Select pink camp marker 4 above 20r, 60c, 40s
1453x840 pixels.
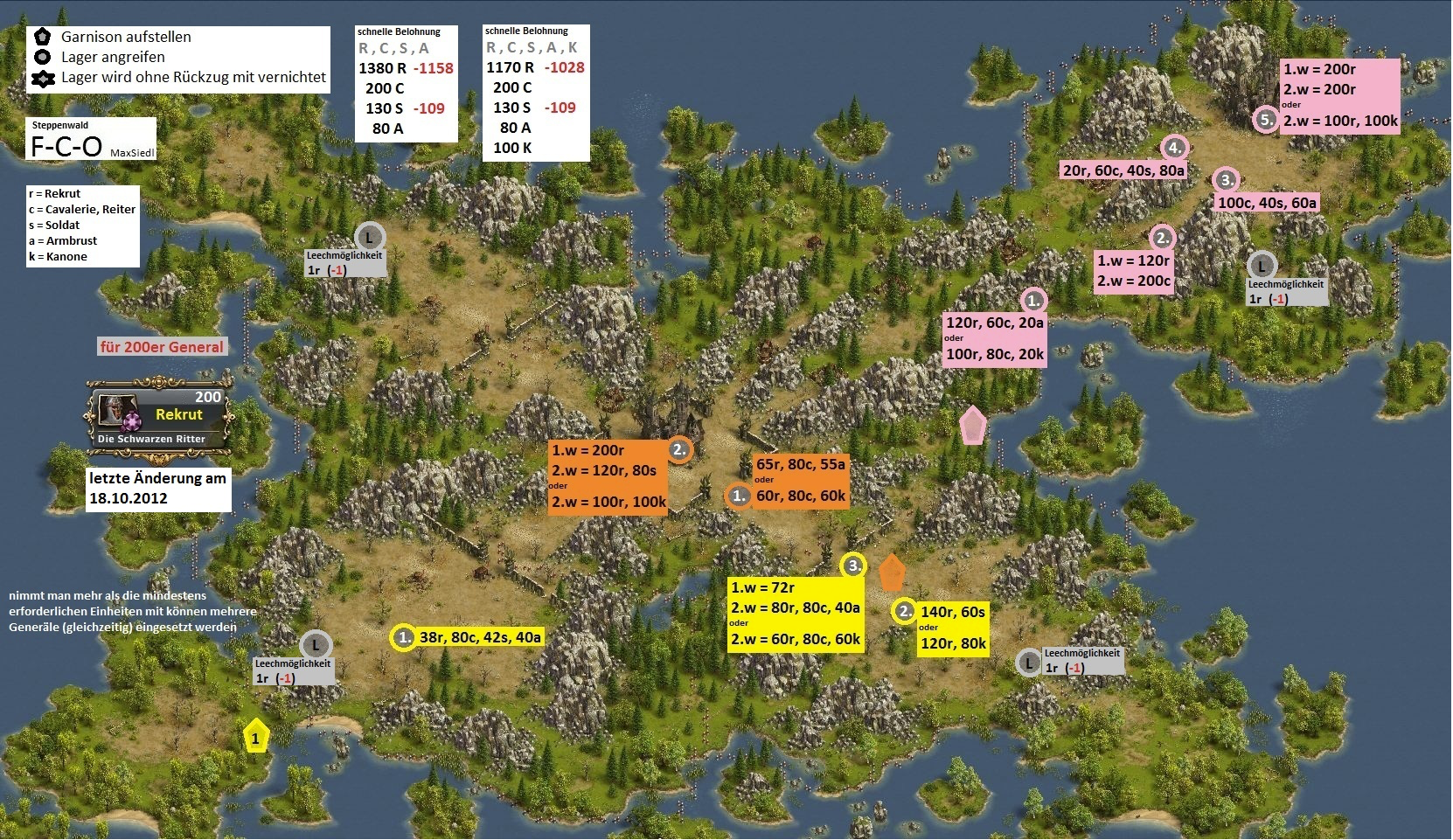point(1174,148)
